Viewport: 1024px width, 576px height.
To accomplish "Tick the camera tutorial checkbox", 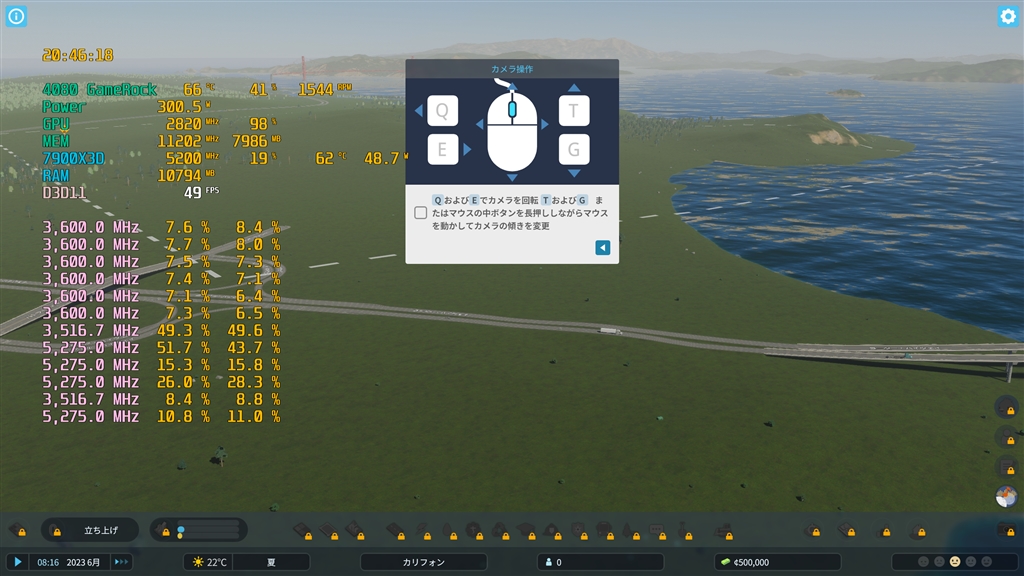I will [x=421, y=213].
